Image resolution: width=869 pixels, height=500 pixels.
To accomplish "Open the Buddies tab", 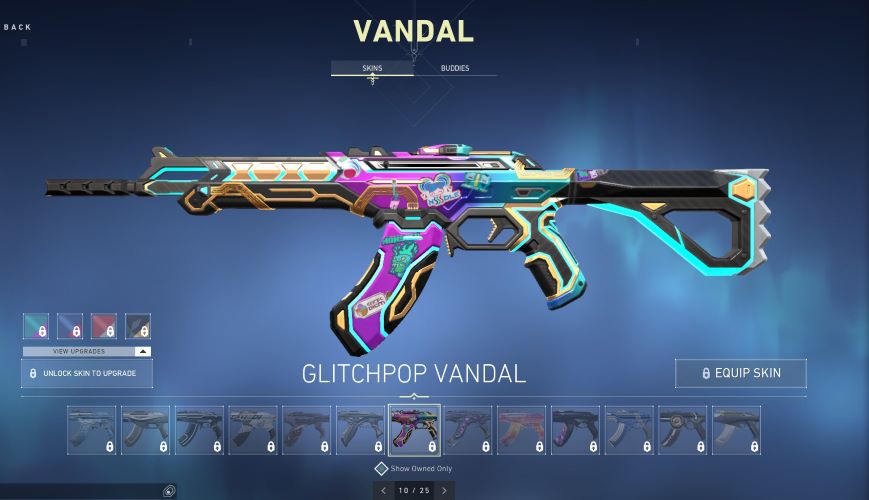I will coord(455,68).
